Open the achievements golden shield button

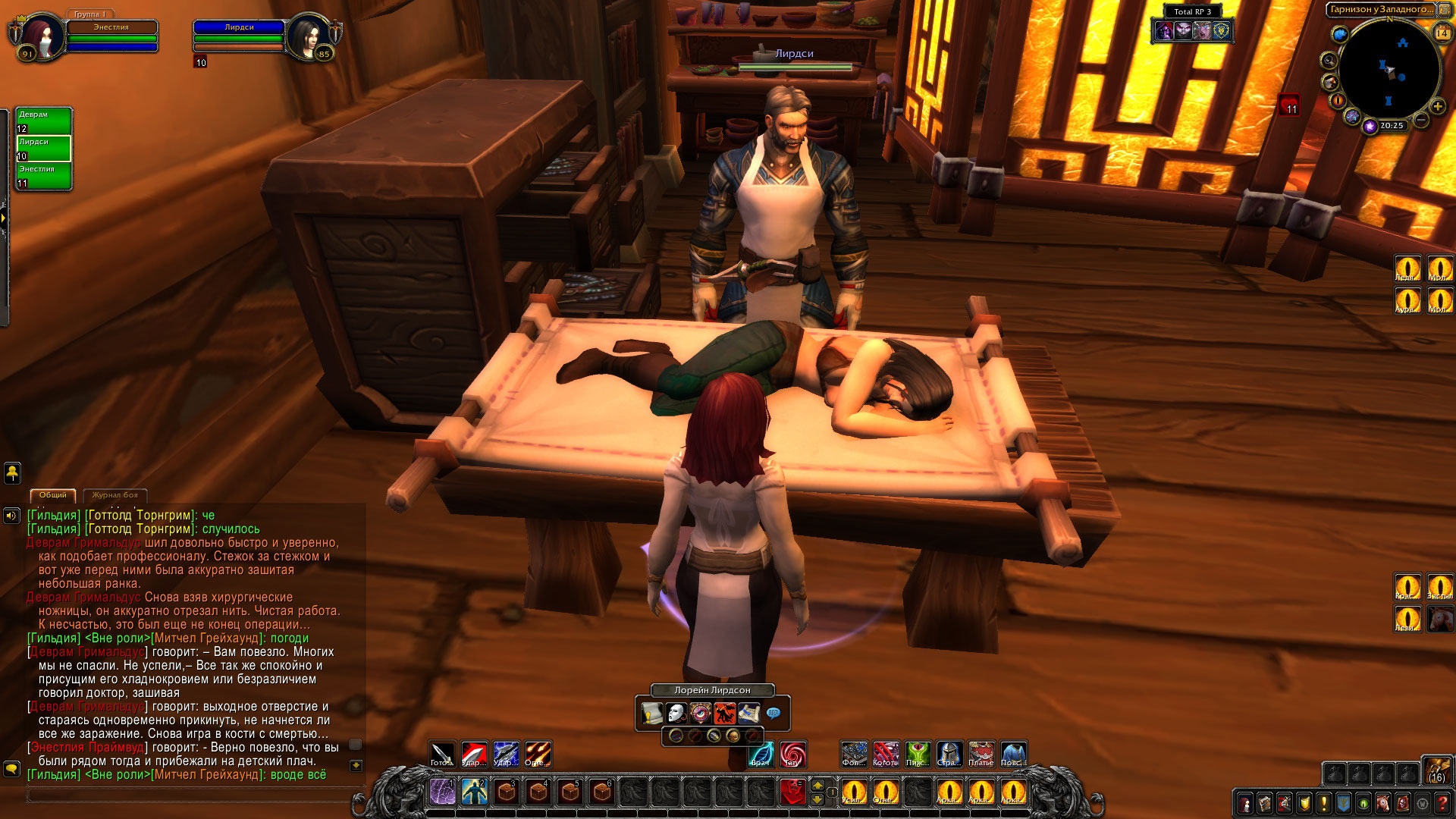(x=1304, y=802)
